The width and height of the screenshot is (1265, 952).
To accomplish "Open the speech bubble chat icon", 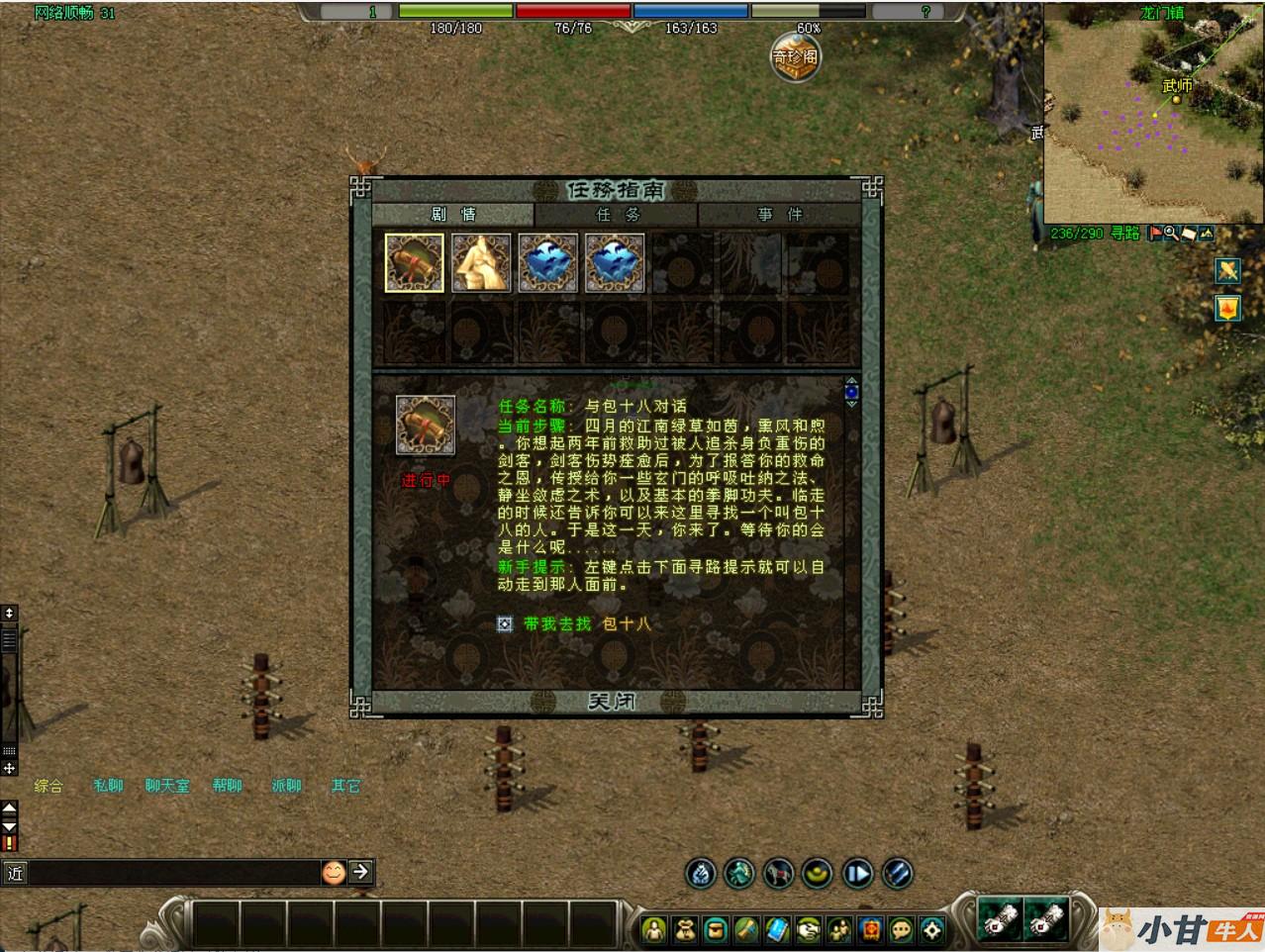I will [902, 930].
